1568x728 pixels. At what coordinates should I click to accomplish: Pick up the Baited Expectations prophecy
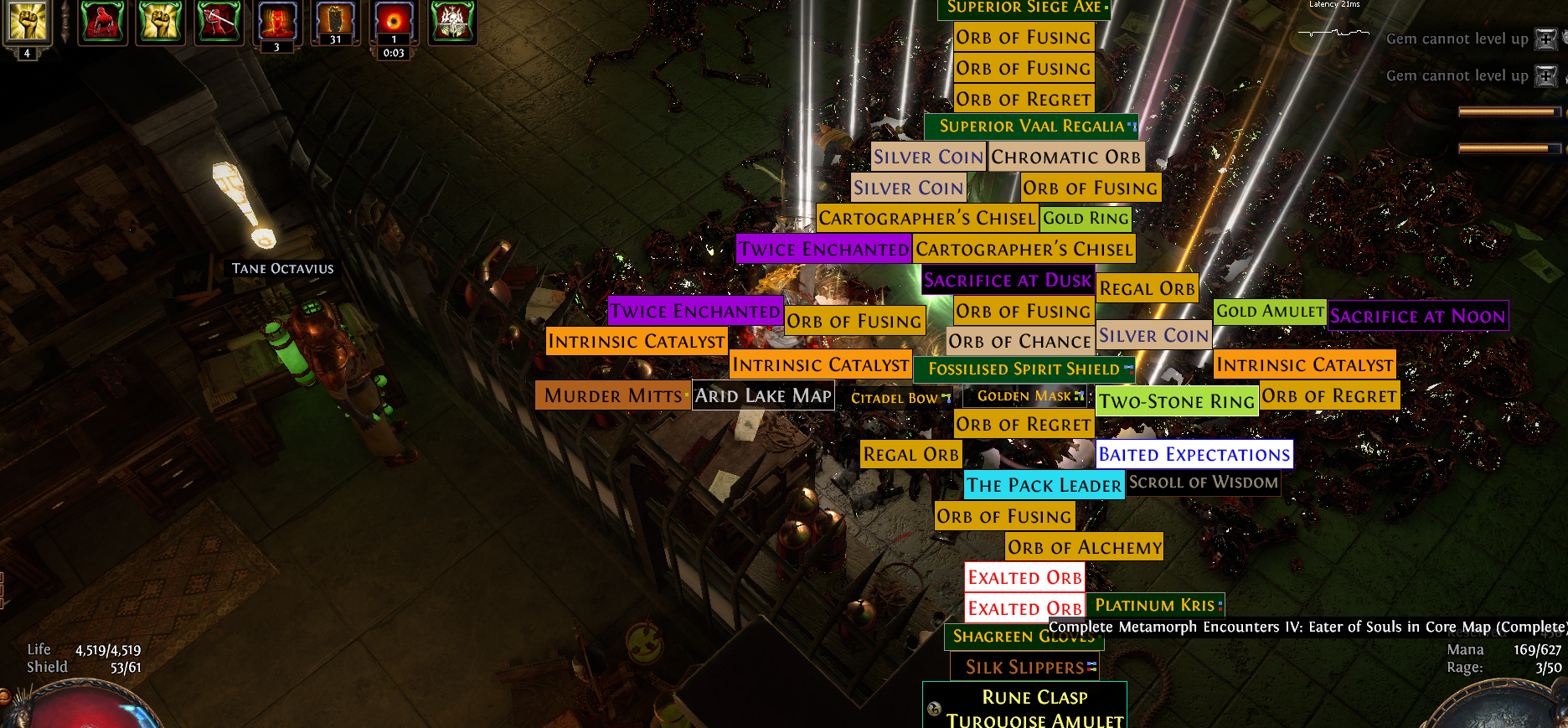(1194, 455)
